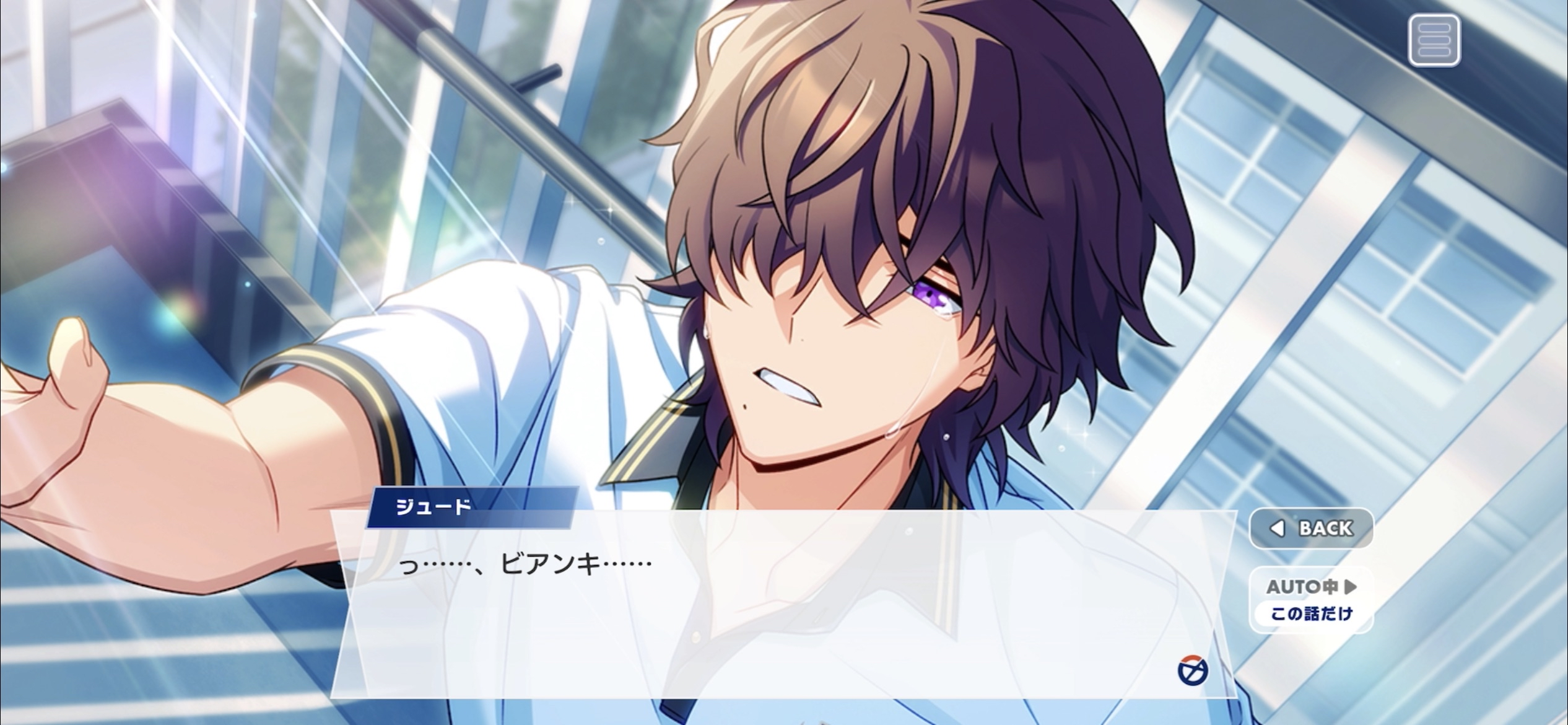The height and width of the screenshot is (725, 1568).
Task: Go back with the BACK button
Action: pos(1312,528)
